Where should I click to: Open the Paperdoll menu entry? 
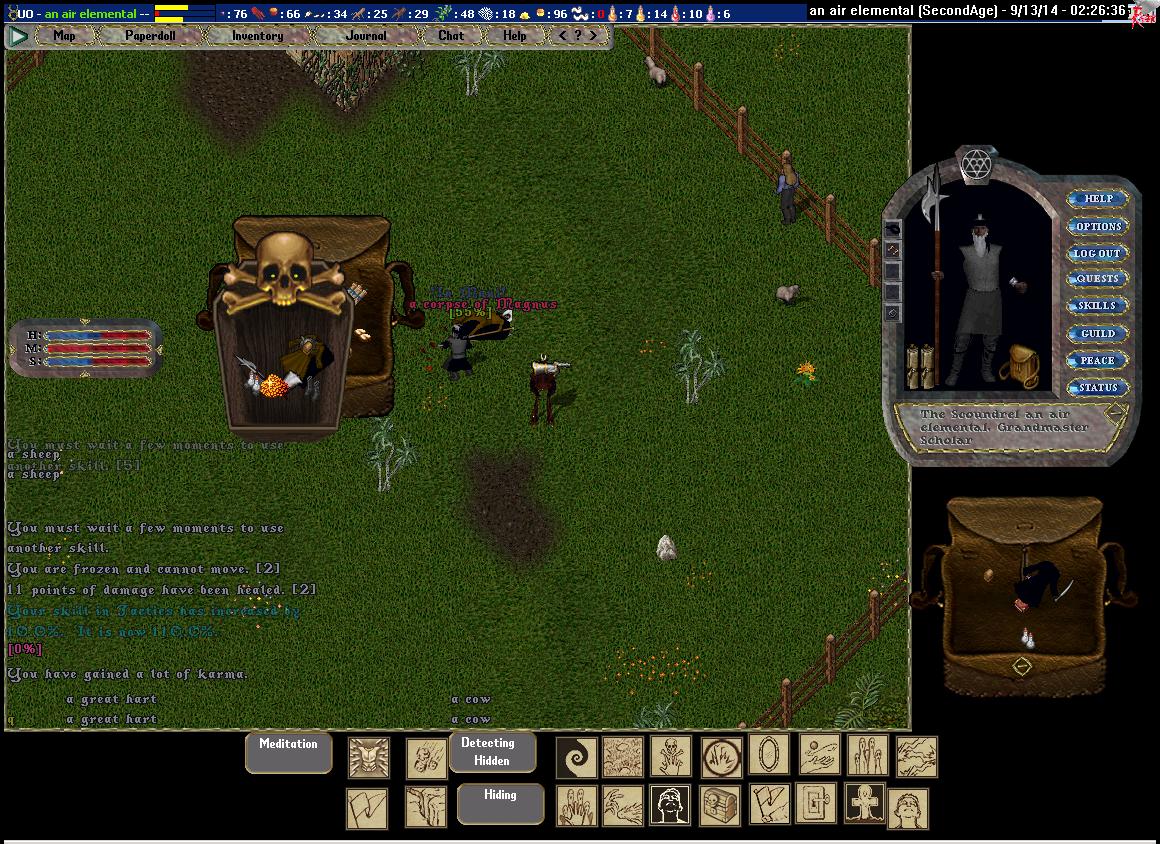click(x=150, y=36)
